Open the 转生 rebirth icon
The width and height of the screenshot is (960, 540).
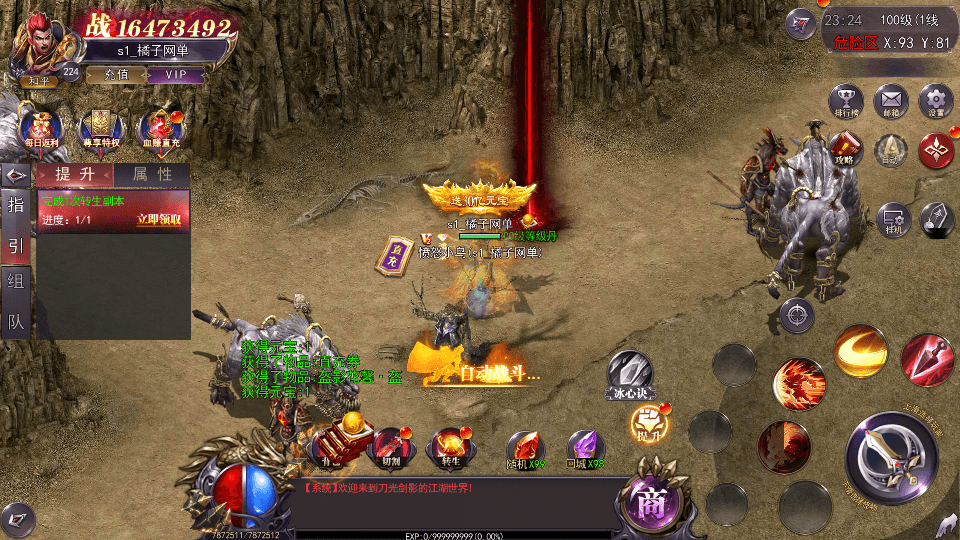[449, 446]
